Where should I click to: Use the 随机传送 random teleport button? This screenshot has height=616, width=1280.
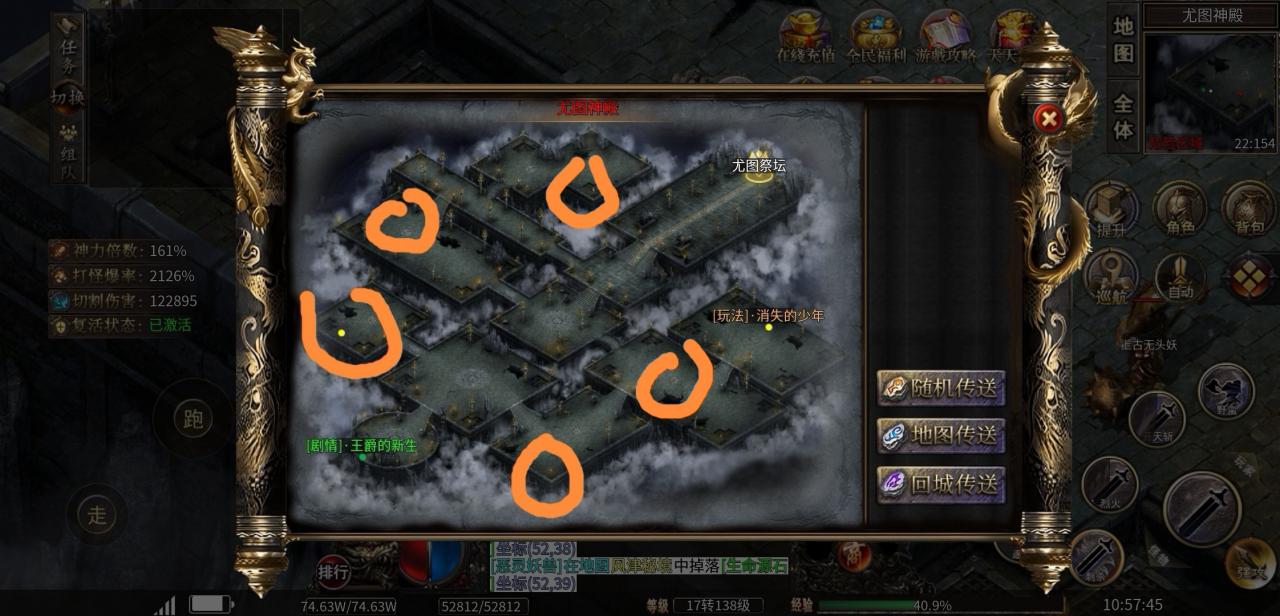click(x=940, y=388)
